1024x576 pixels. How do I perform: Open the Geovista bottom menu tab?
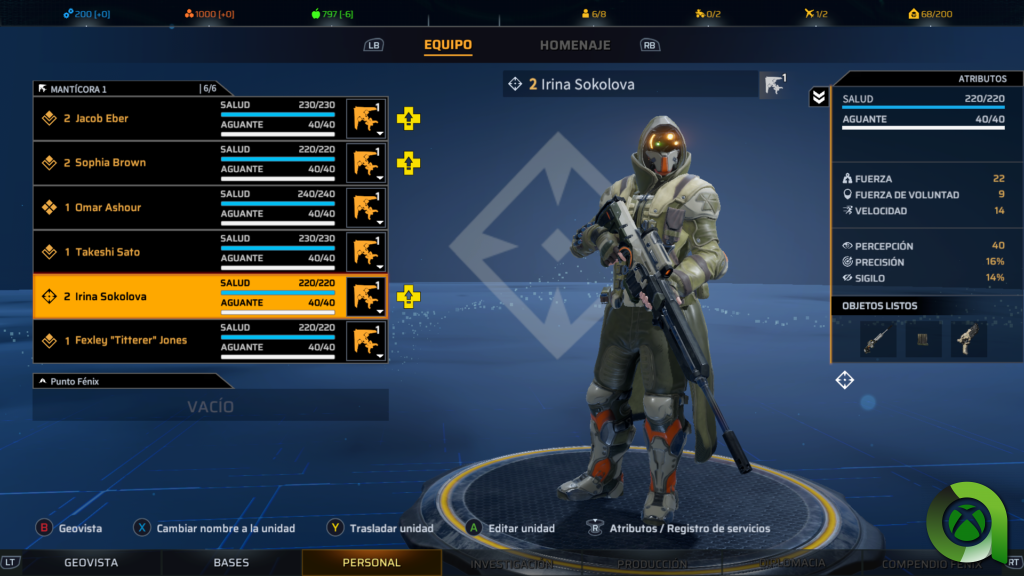(91, 563)
